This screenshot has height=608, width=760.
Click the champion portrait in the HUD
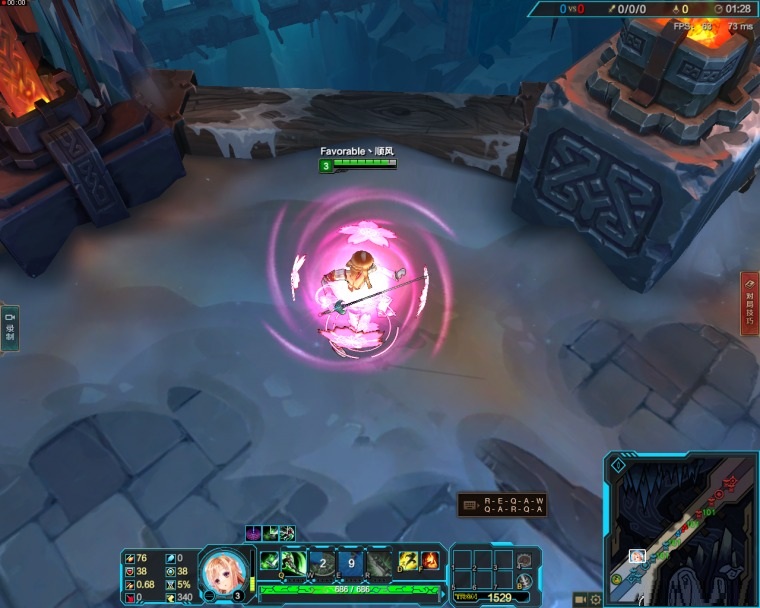click(222, 570)
